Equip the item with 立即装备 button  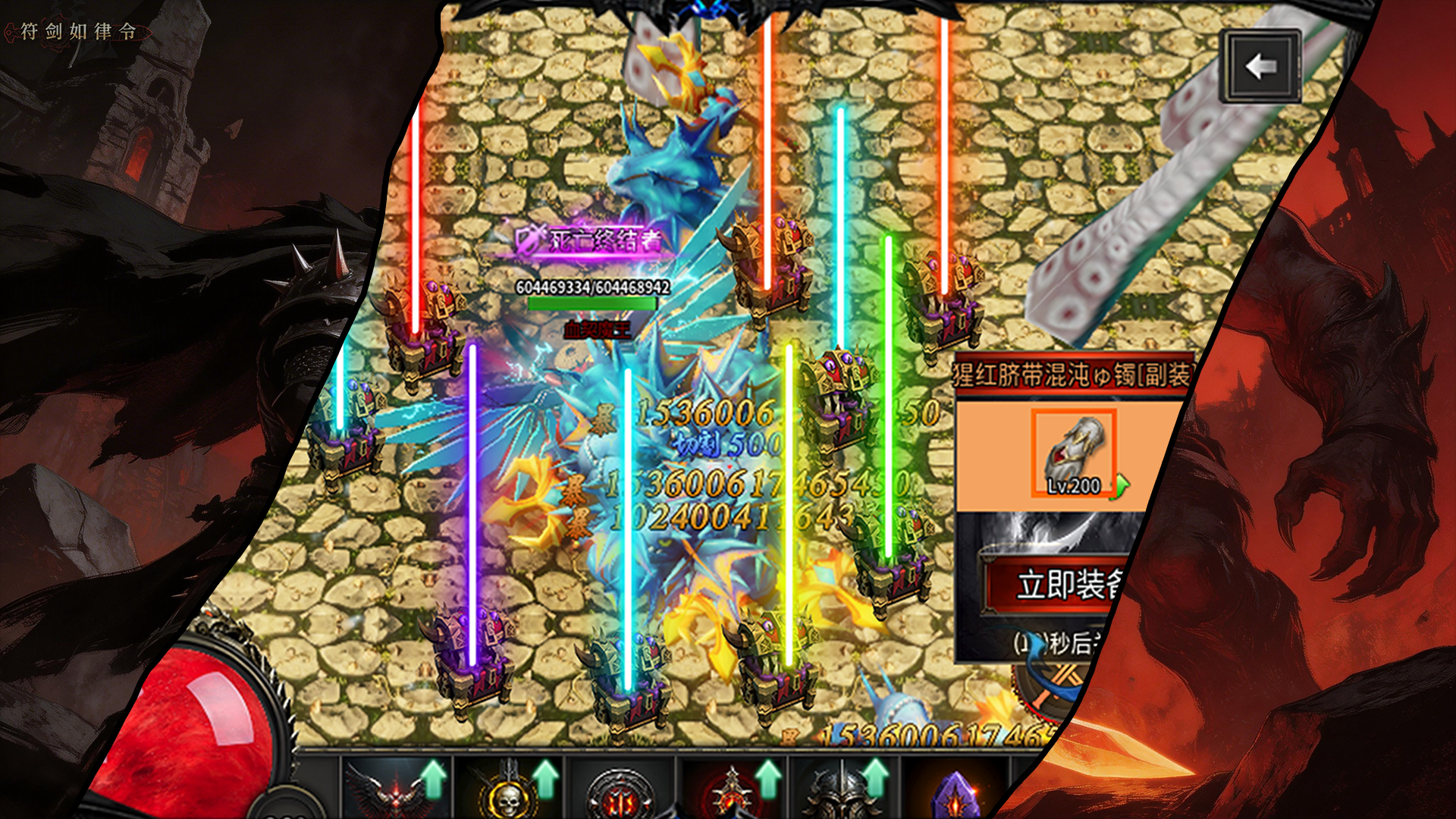(1062, 585)
